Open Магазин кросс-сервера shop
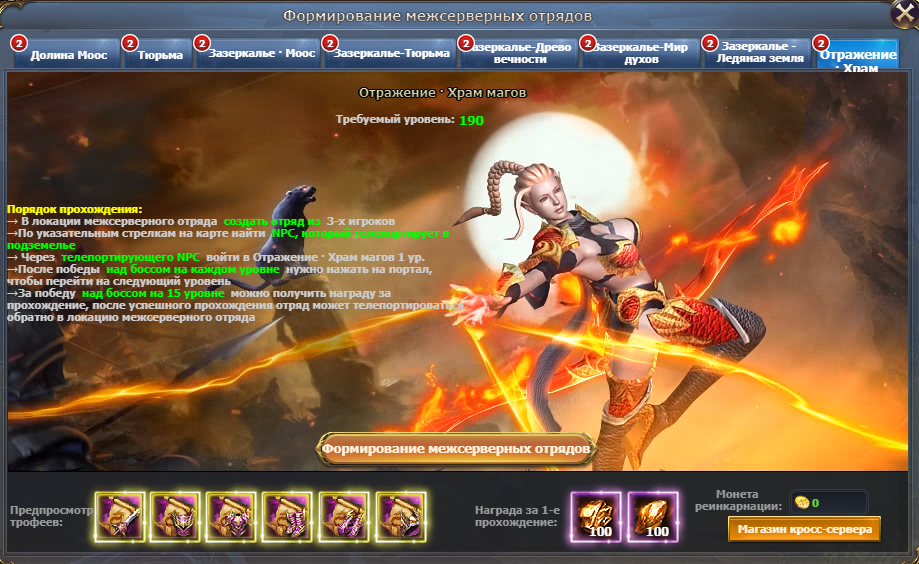The image size is (919, 564). (804, 529)
